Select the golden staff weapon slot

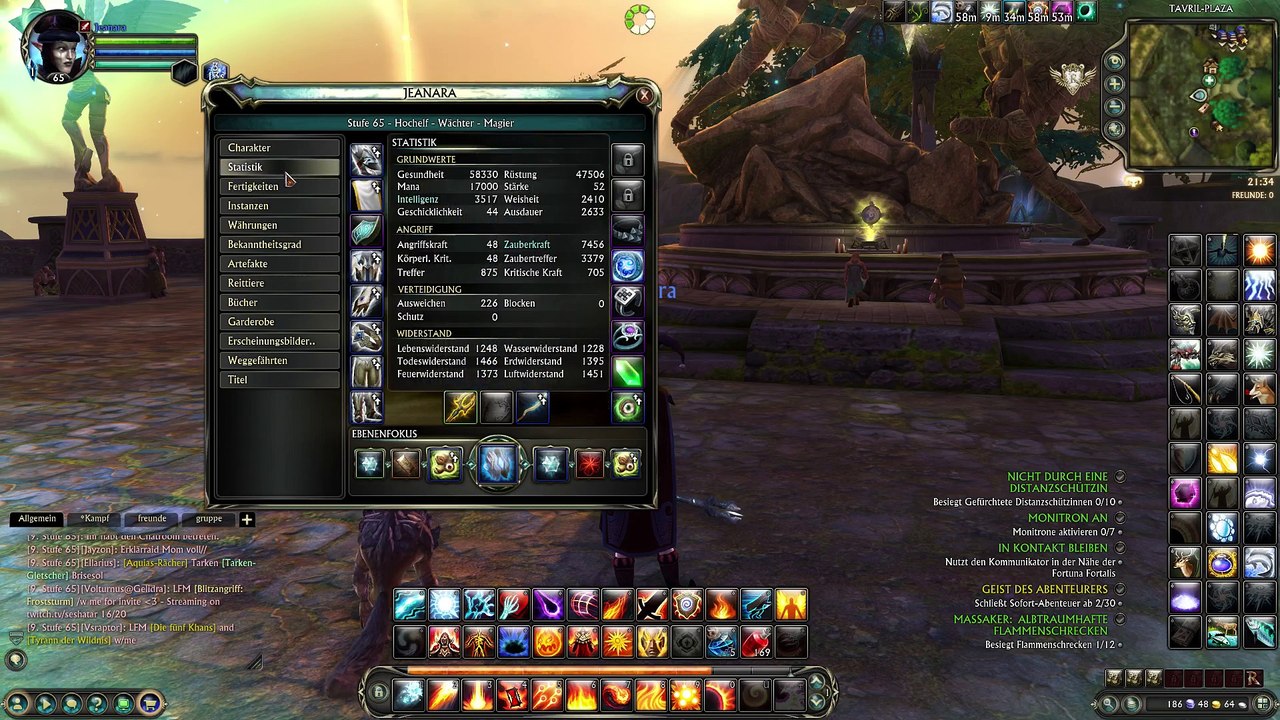(x=460, y=407)
